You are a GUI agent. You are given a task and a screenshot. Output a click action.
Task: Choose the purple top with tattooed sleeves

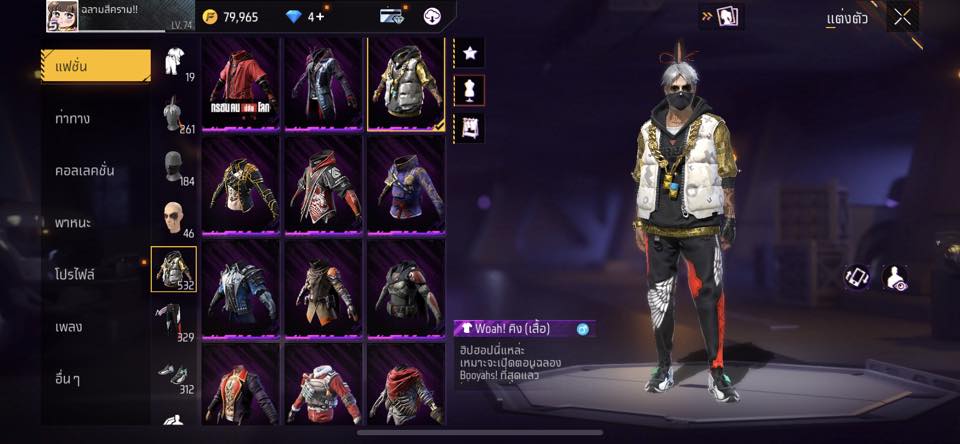pos(407,186)
